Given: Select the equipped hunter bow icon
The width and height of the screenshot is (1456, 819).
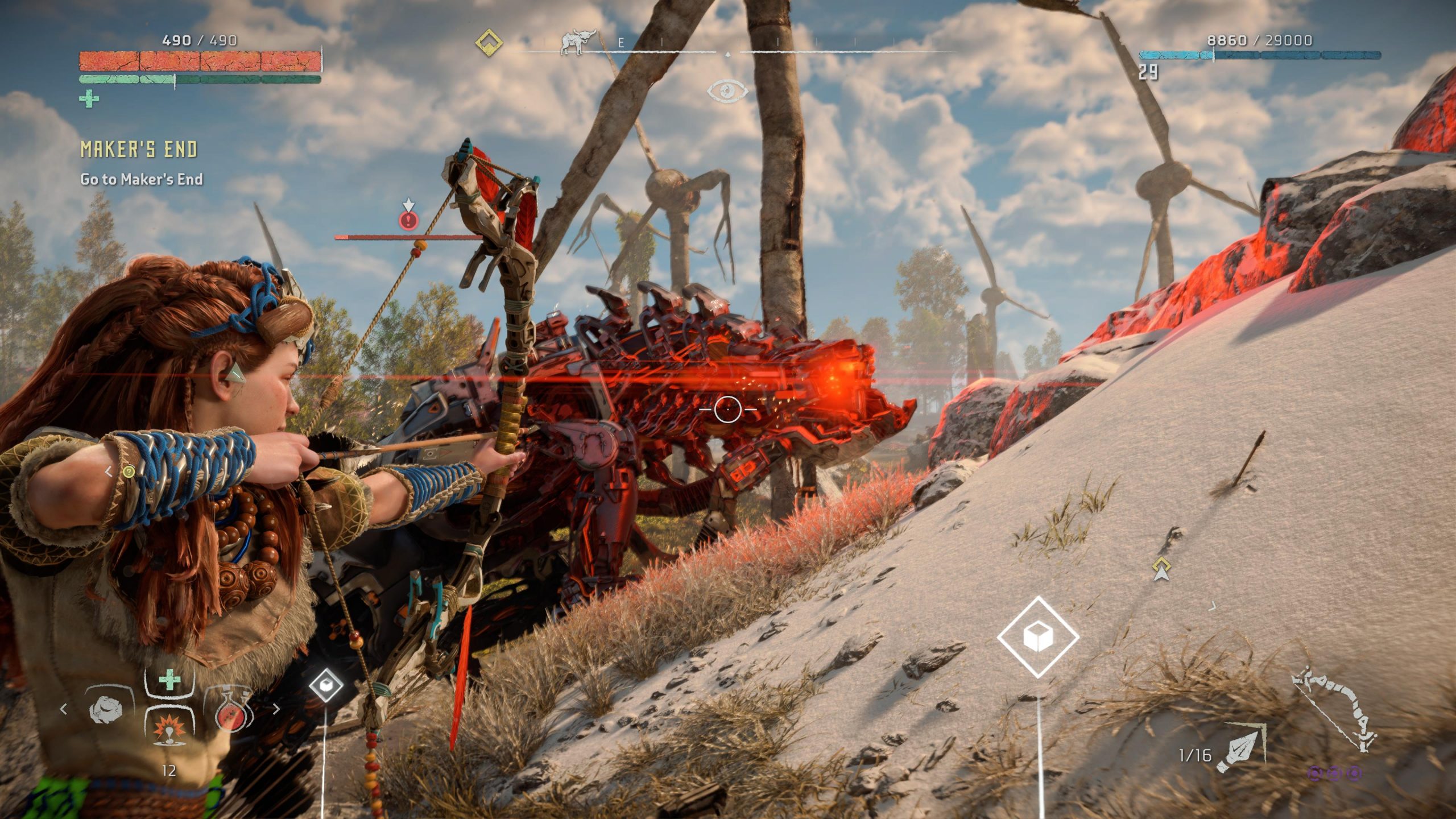Looking at the screenshot, I should pyautogui.click(x=1335, y=712).
